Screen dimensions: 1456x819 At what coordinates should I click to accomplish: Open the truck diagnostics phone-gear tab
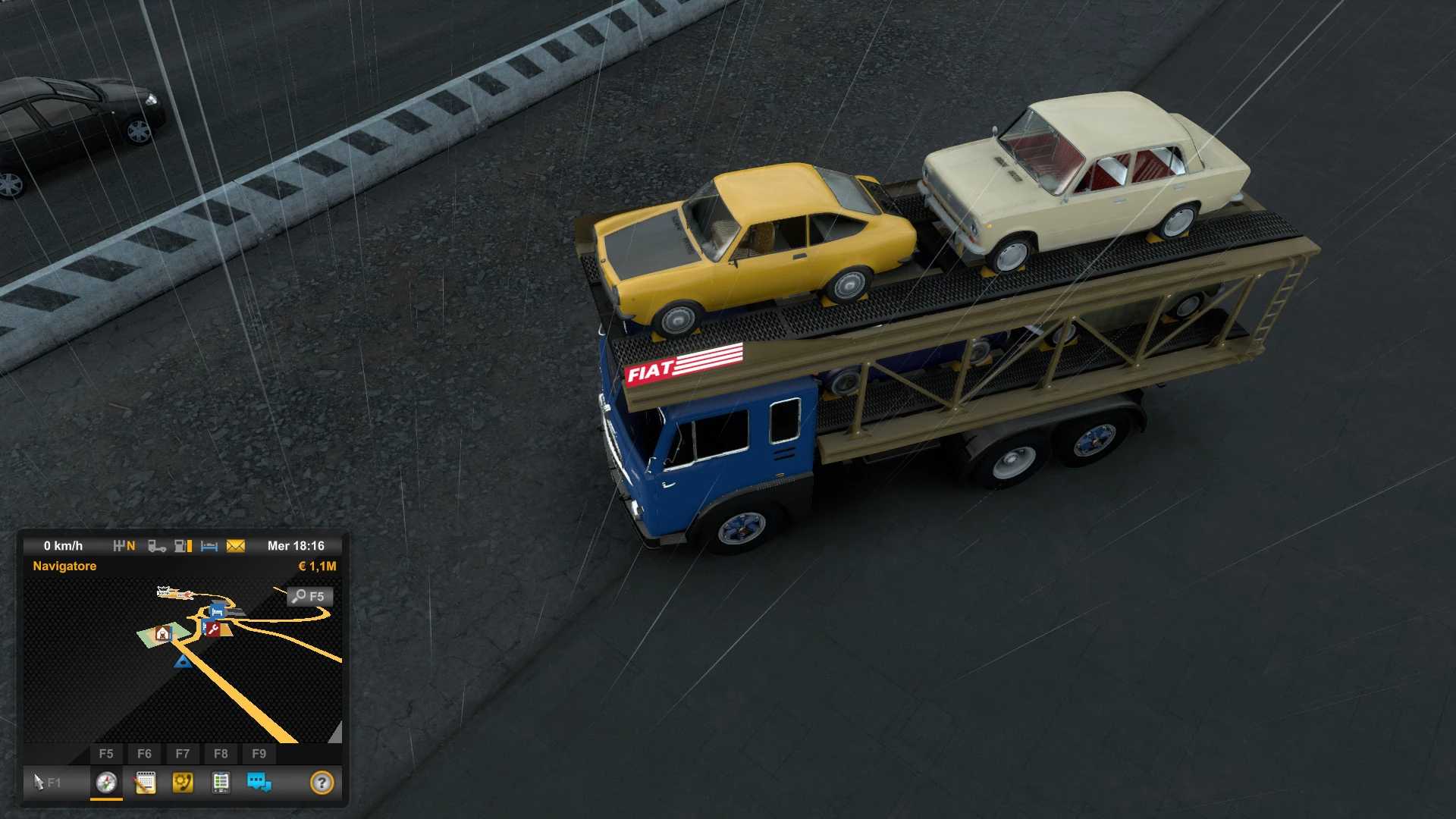coord(183,782)
